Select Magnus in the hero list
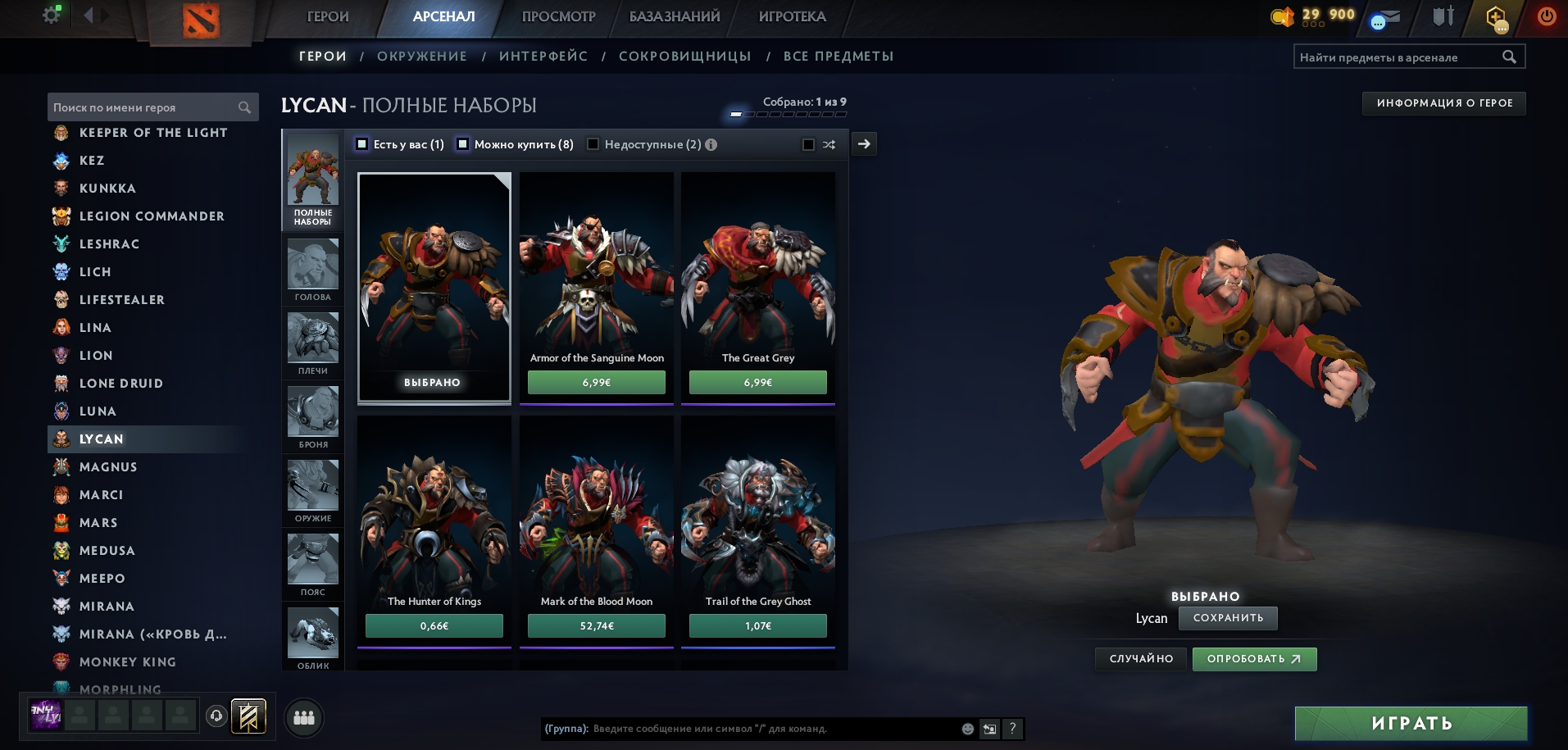The height and width of the screenshot is (750, 1568). 108,467
